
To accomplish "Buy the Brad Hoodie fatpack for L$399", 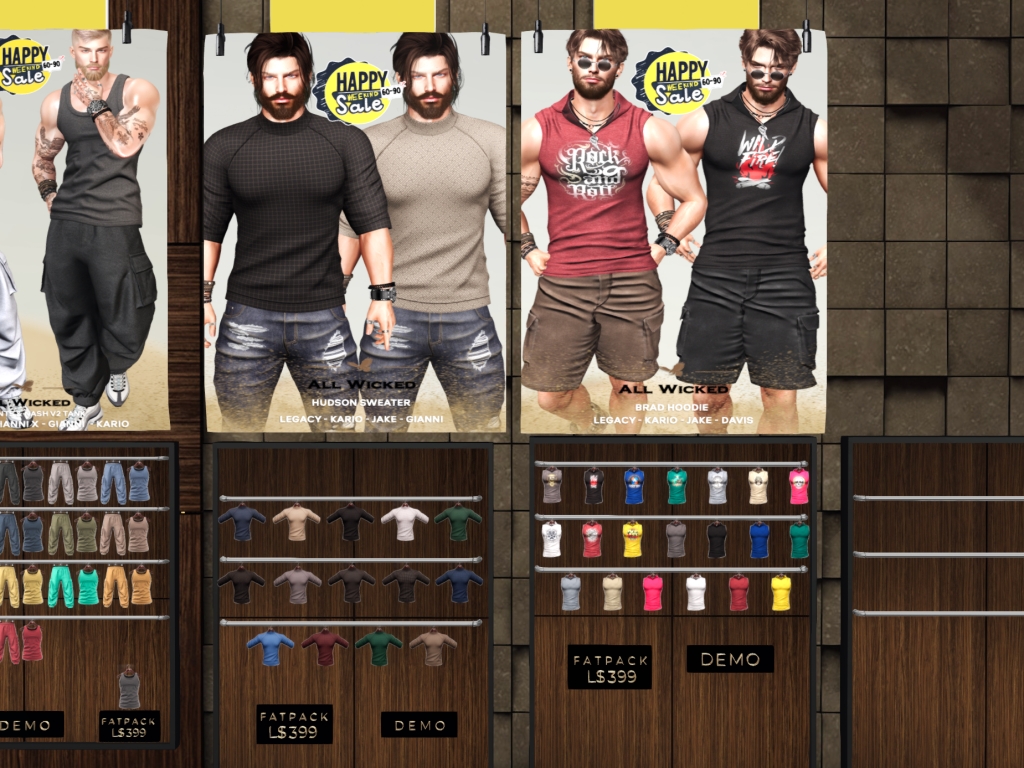I will click(609, 667).
